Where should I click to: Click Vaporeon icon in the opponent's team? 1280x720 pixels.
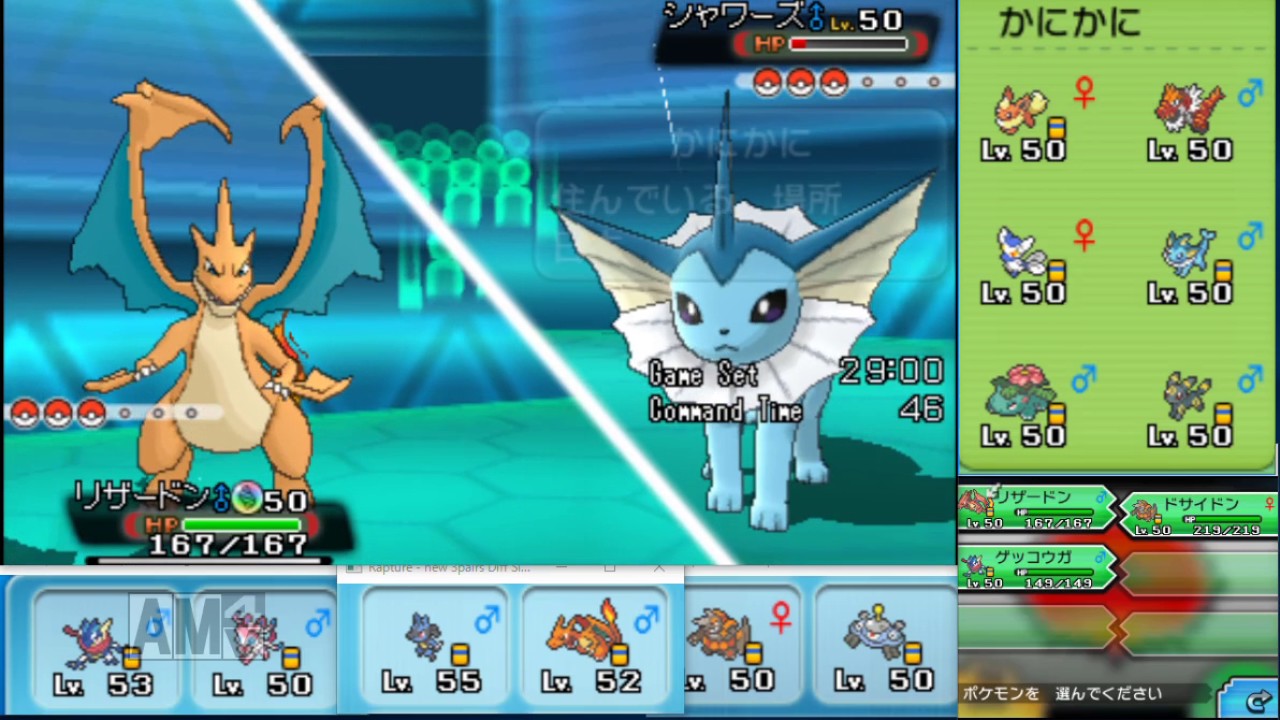pos(1192,260)
